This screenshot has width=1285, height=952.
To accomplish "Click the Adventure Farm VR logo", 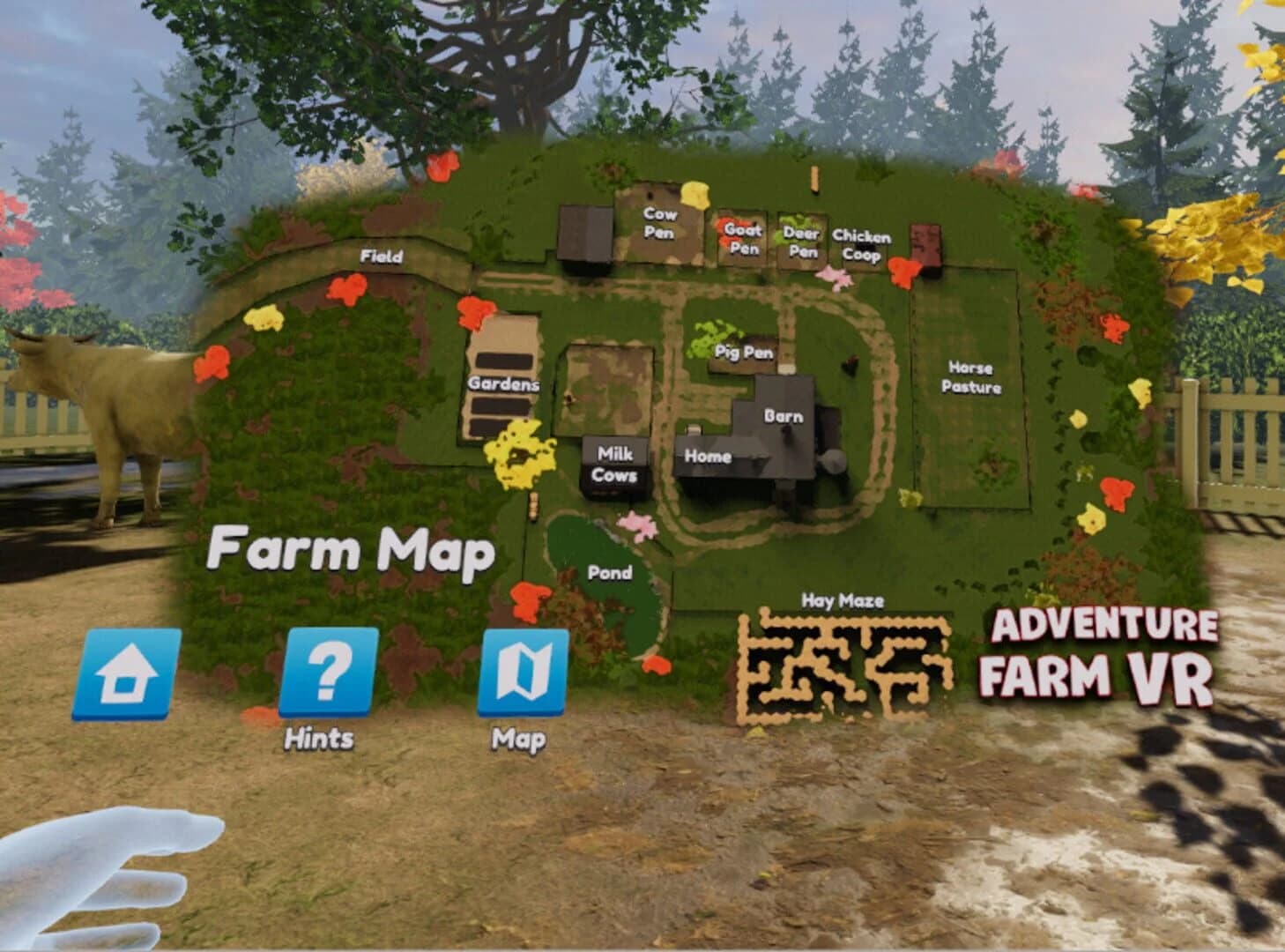I will 1103,652.
